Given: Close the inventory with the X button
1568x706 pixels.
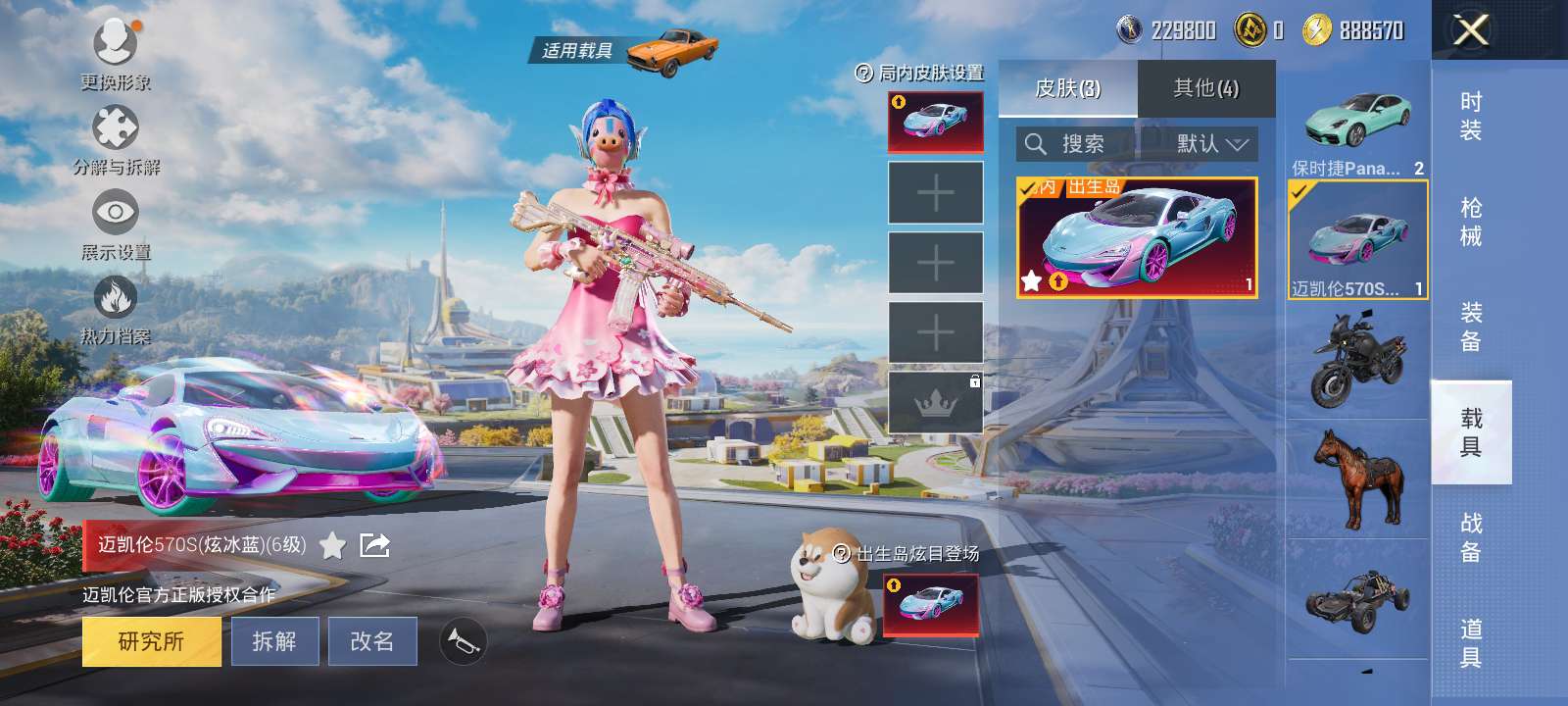Looking at the screenshot, I should coord(1470,30).
